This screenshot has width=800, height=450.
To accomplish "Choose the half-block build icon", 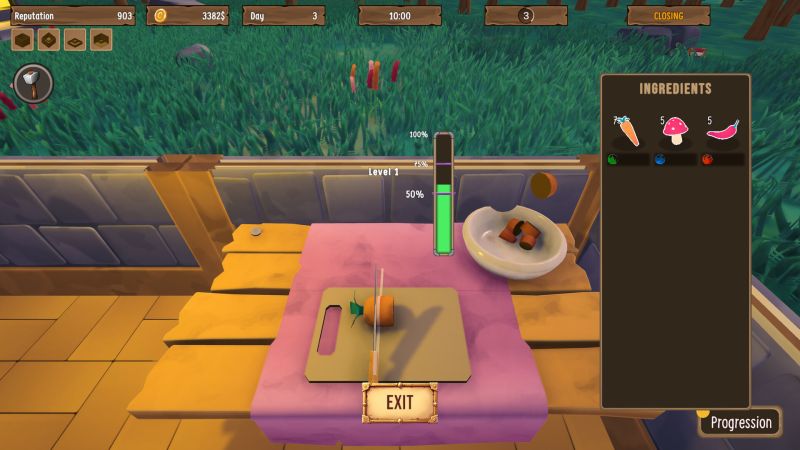I will point(100,40).
